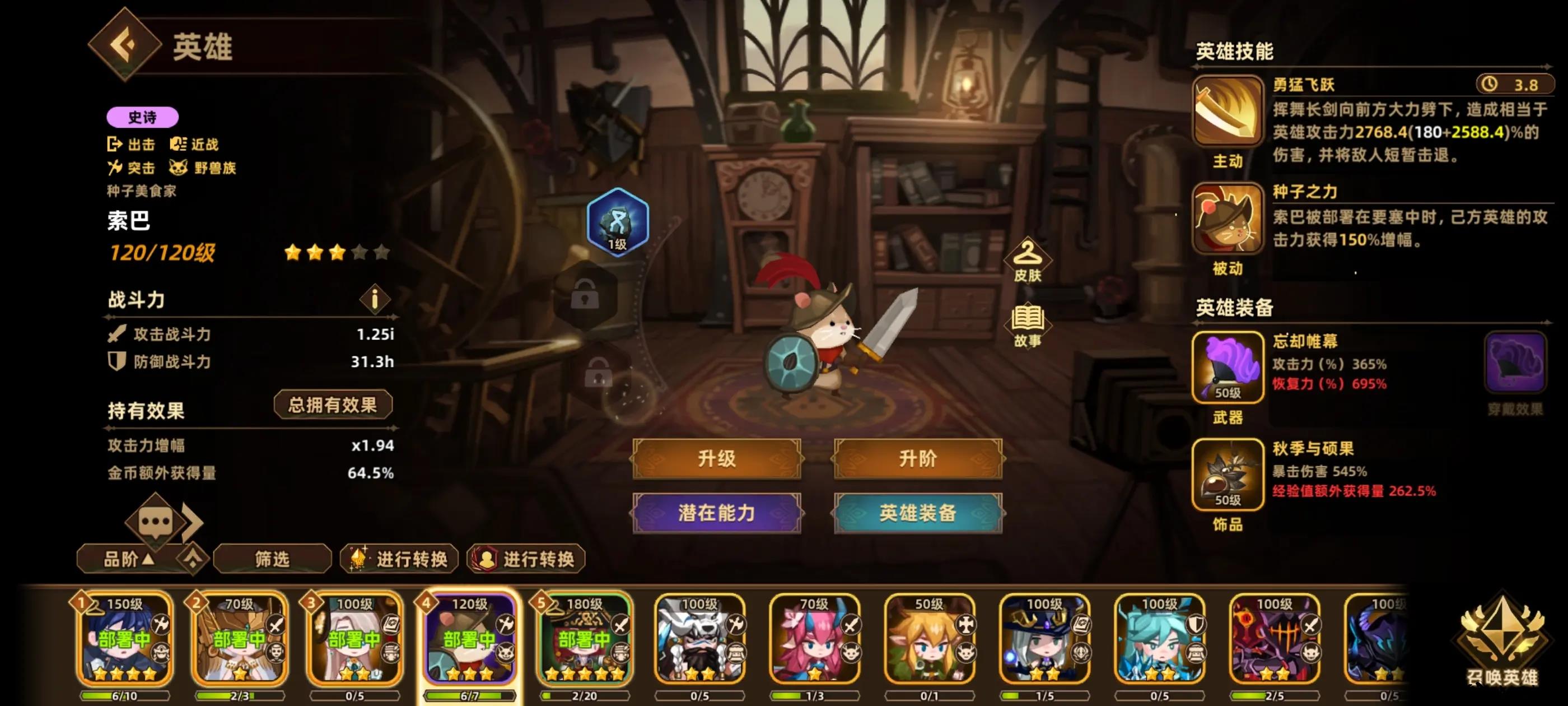Select the 秋季与硕果 accessory slot
This screenshot has height=706, width=1568.
pyautogui.click(x=1227, y=475)
